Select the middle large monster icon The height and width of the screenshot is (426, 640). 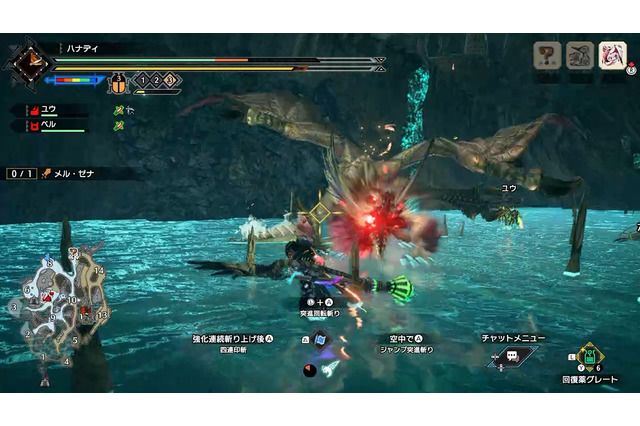pyautogui.click(x=580, y=56)
